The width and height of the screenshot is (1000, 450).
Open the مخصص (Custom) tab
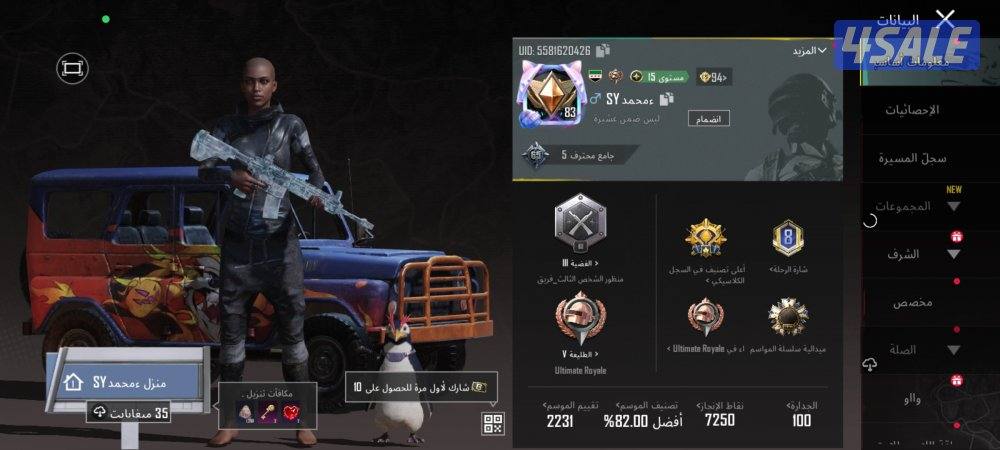[x=912, y=302]
